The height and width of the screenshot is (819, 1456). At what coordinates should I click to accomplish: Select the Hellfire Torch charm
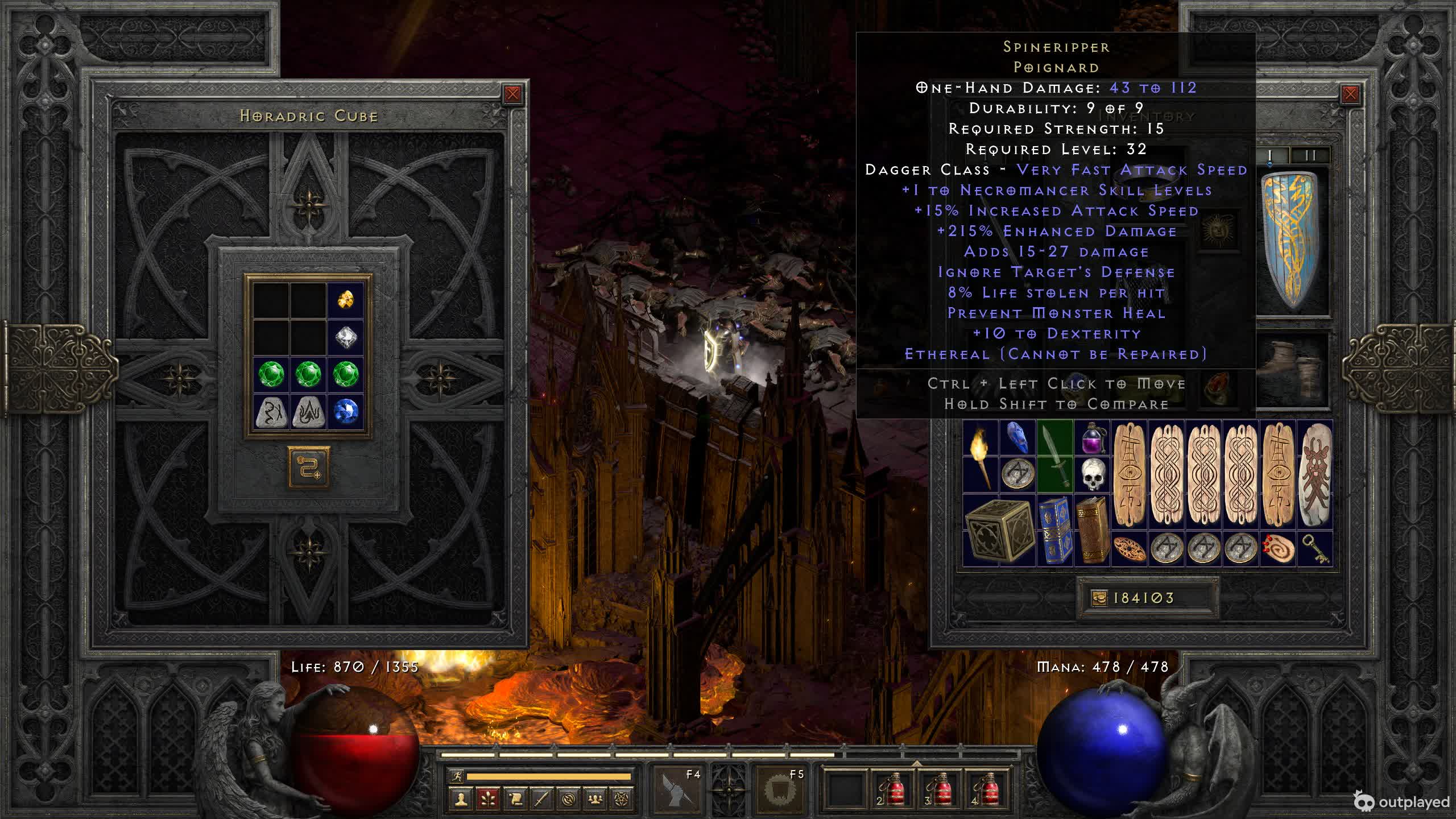(980, 456)
